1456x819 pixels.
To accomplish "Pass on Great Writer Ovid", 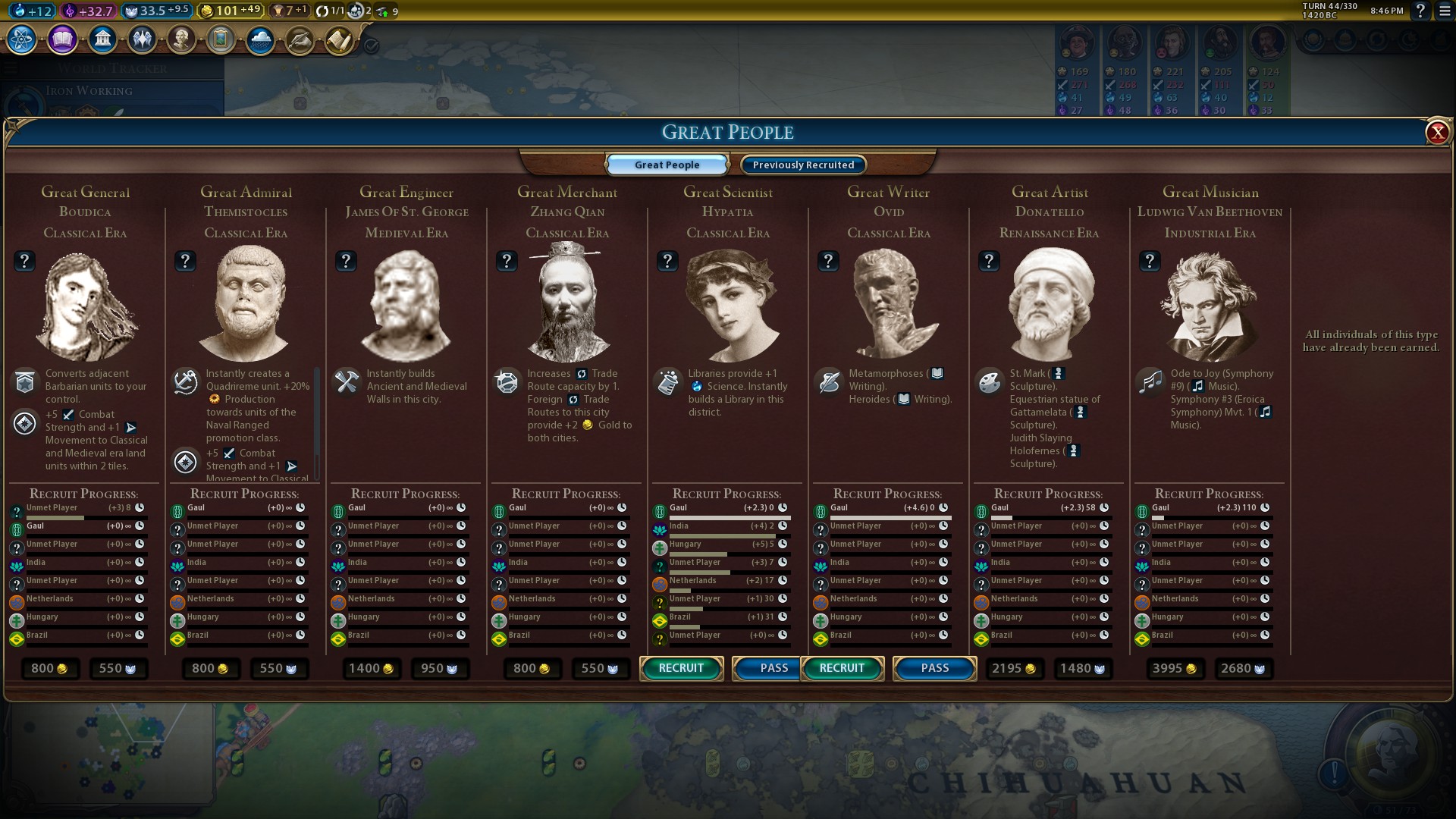I will coord(934,668).
